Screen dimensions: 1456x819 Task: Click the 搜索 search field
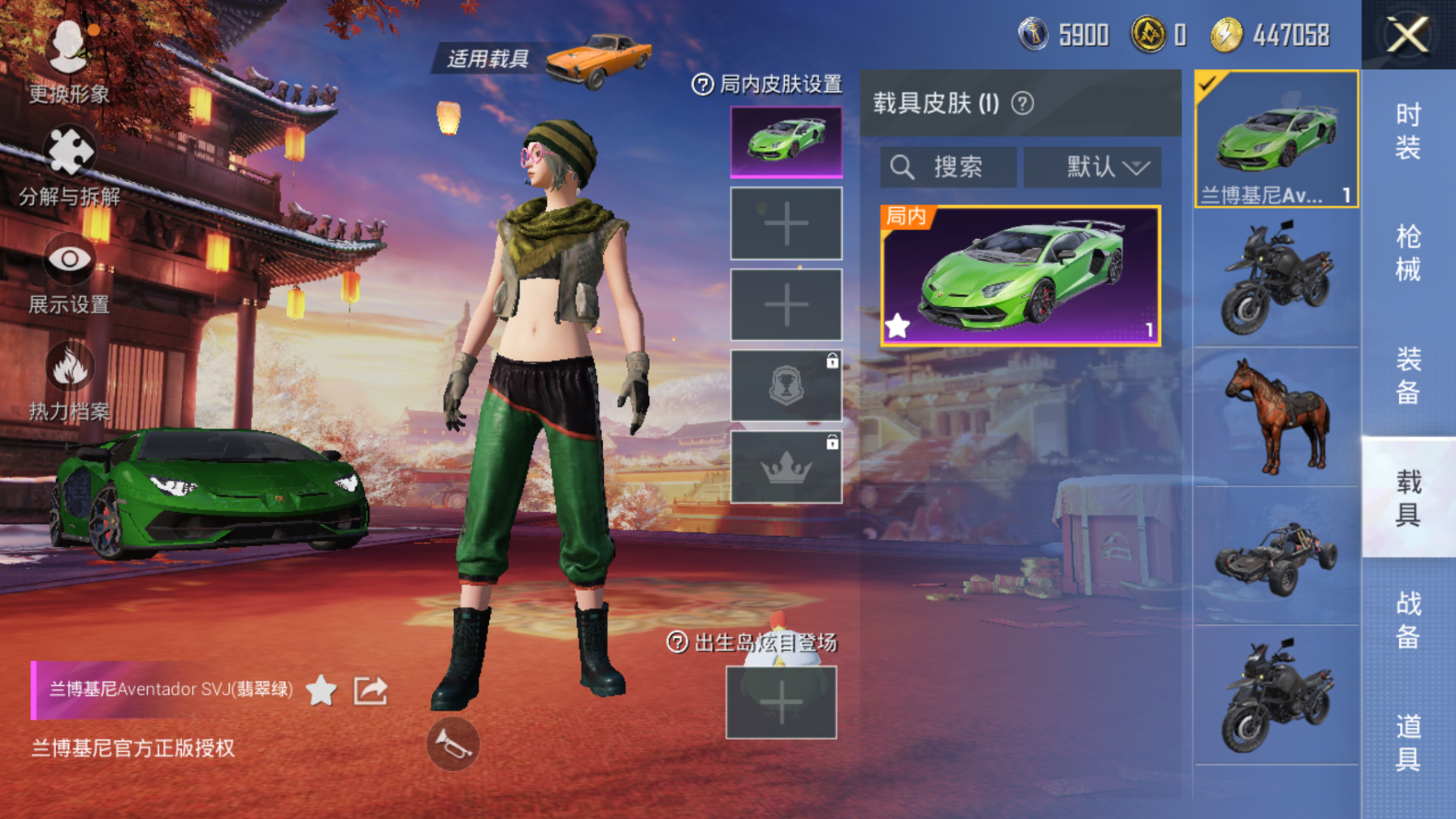click(x=948, y=167)
